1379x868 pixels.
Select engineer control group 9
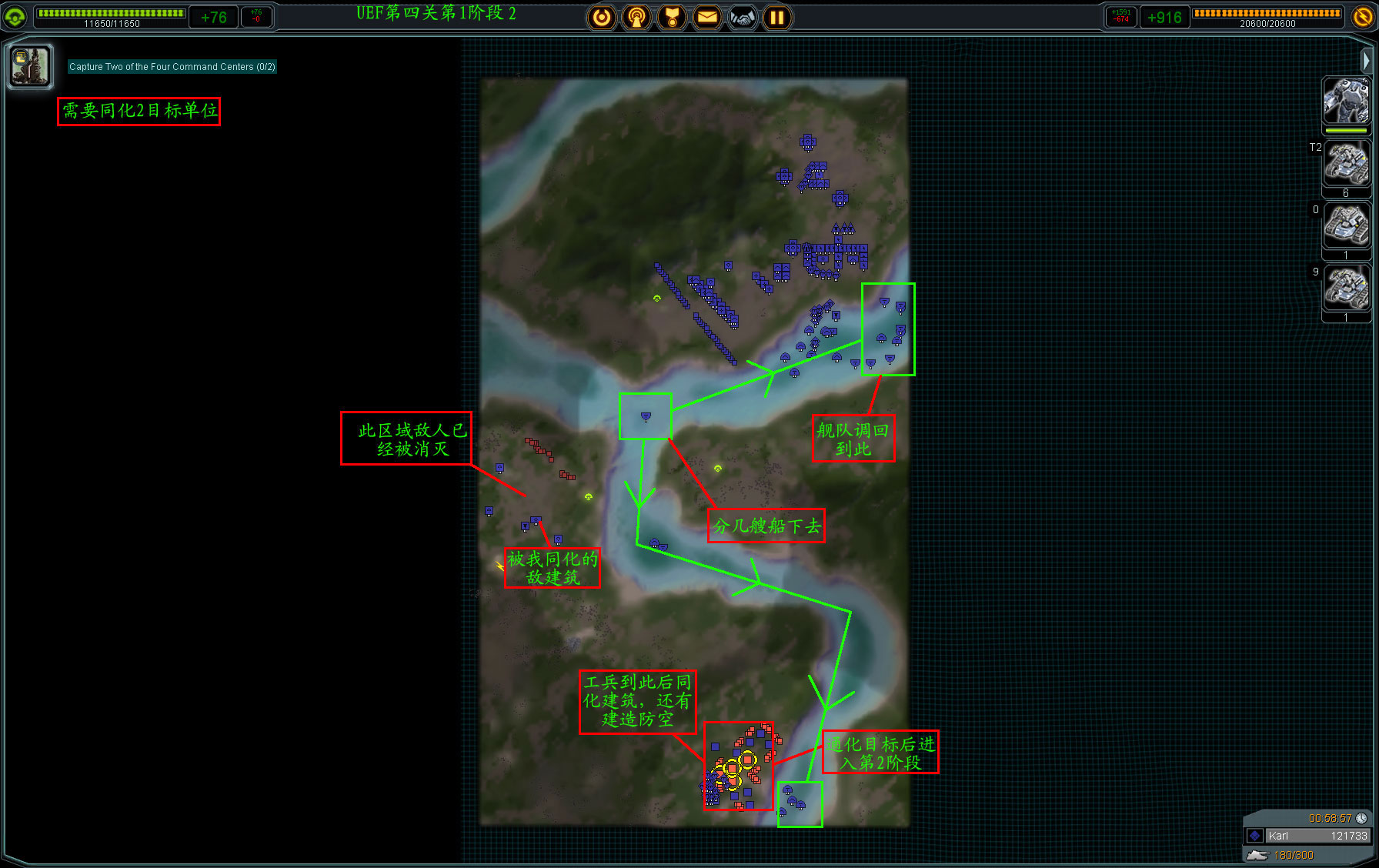click(1346, 288)
